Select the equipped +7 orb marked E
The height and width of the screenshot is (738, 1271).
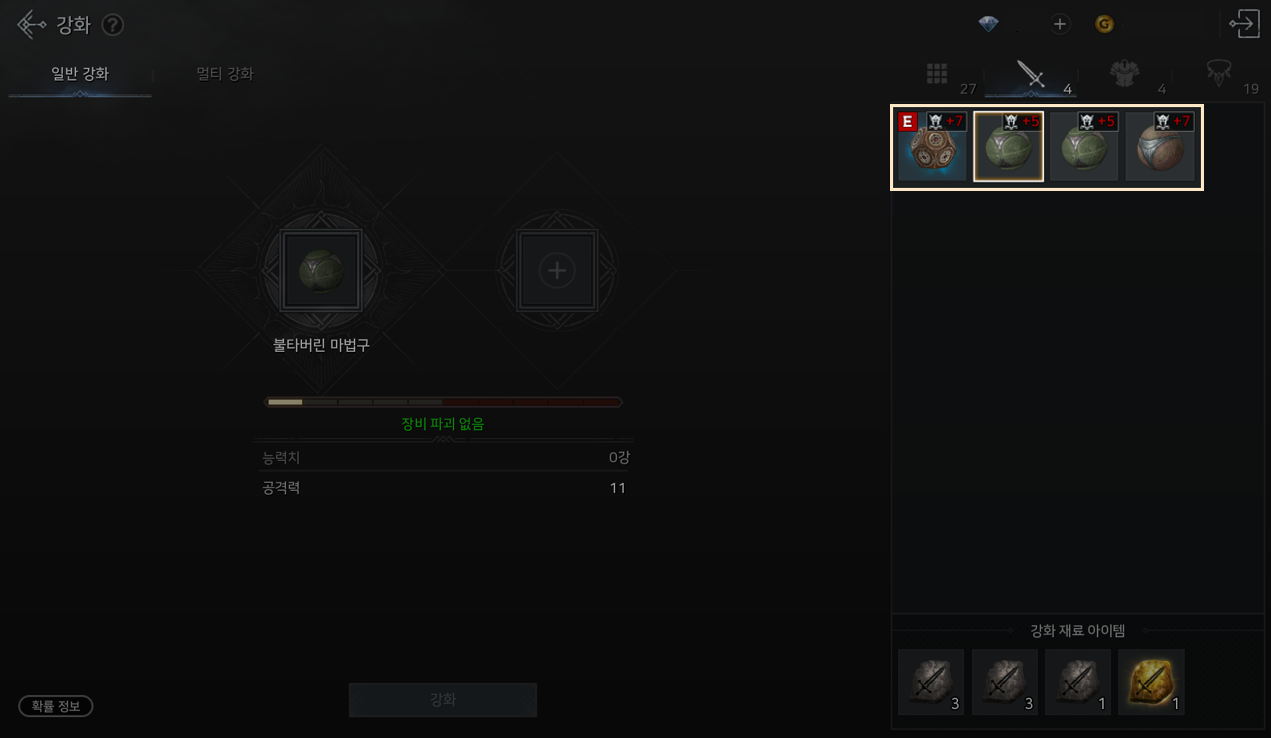932,147
